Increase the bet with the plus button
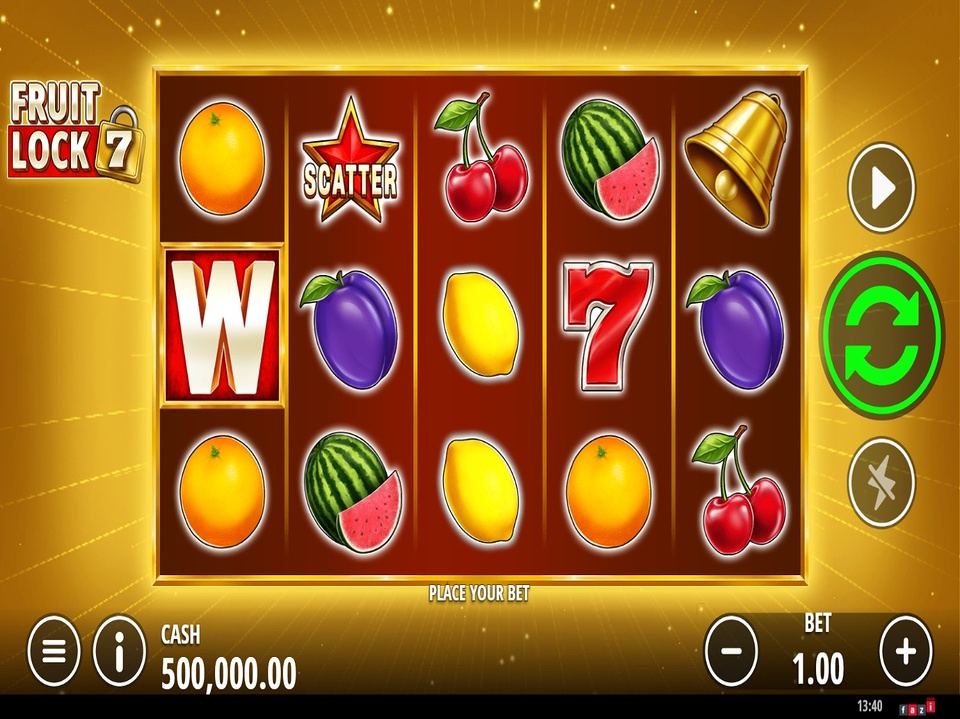Screen dimensions: 960x719 pyautogui.click(x=905, y=651)
